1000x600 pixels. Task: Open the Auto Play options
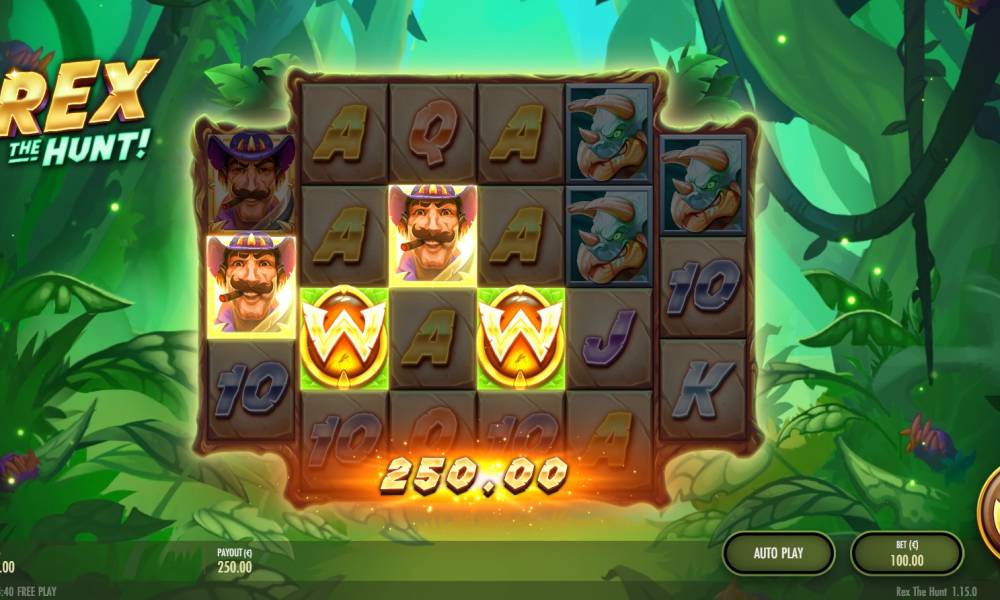(x=779, y=552)
